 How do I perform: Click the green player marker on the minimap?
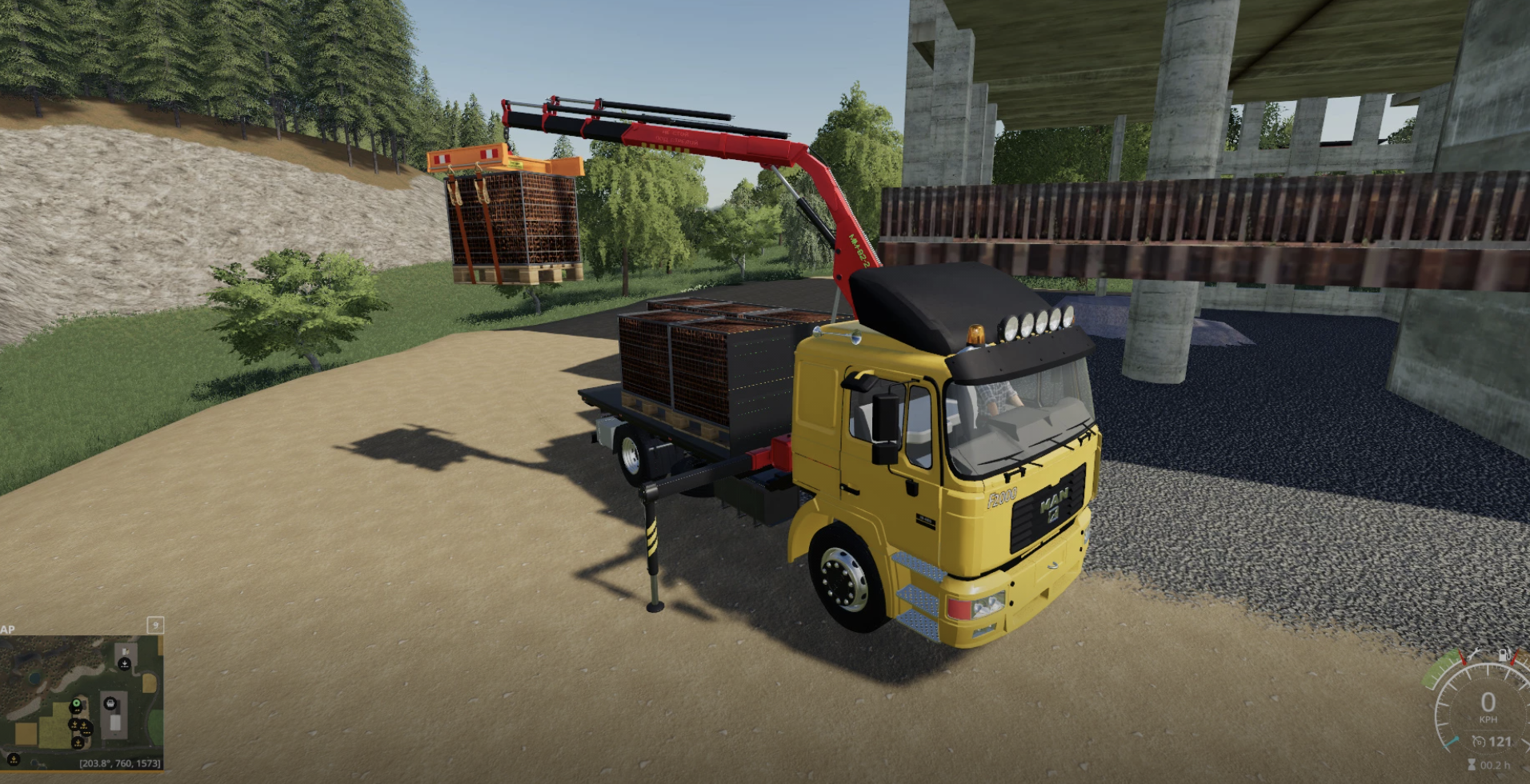coord(76,705)
